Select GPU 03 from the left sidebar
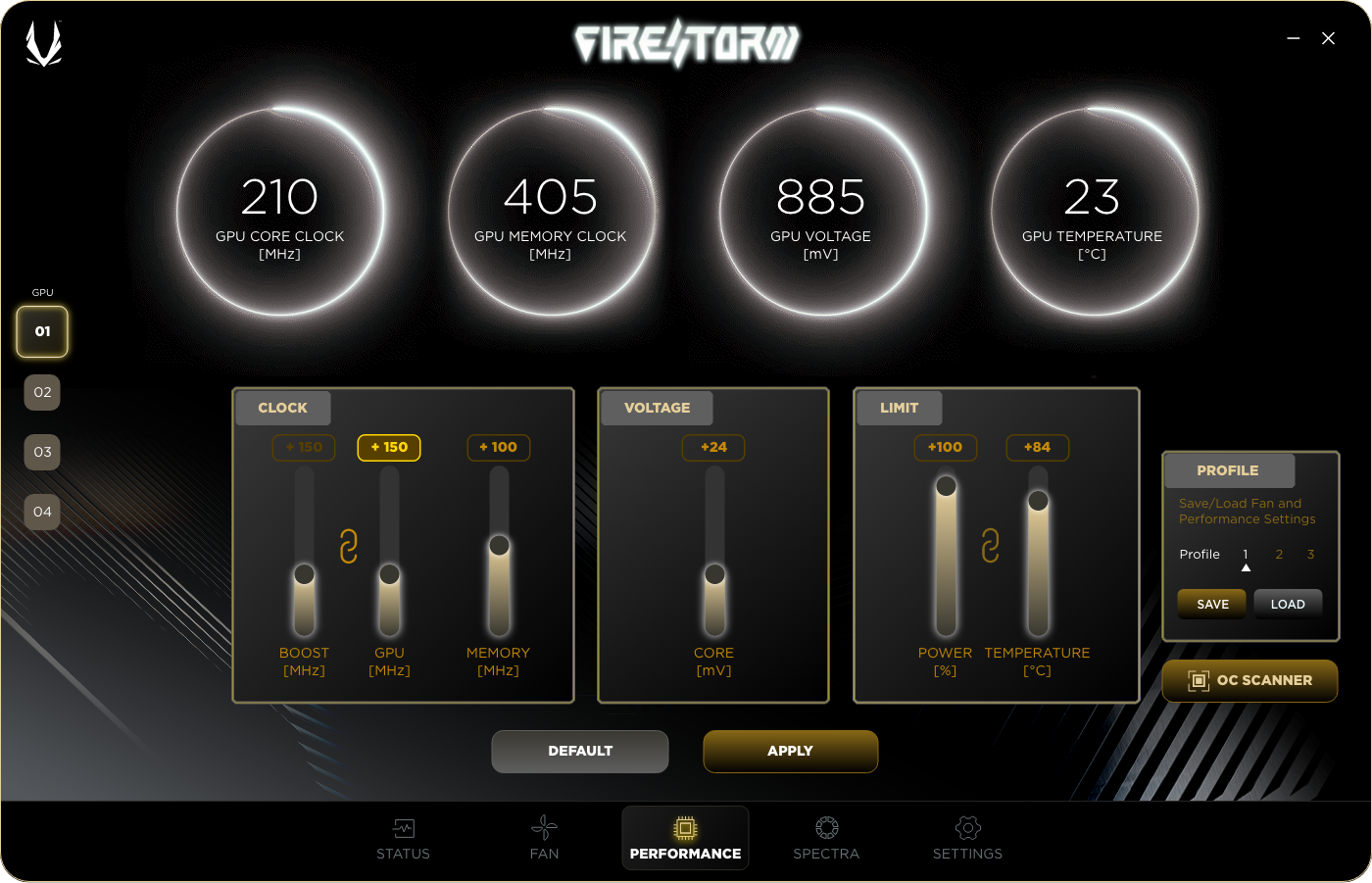 coord(41,452)
